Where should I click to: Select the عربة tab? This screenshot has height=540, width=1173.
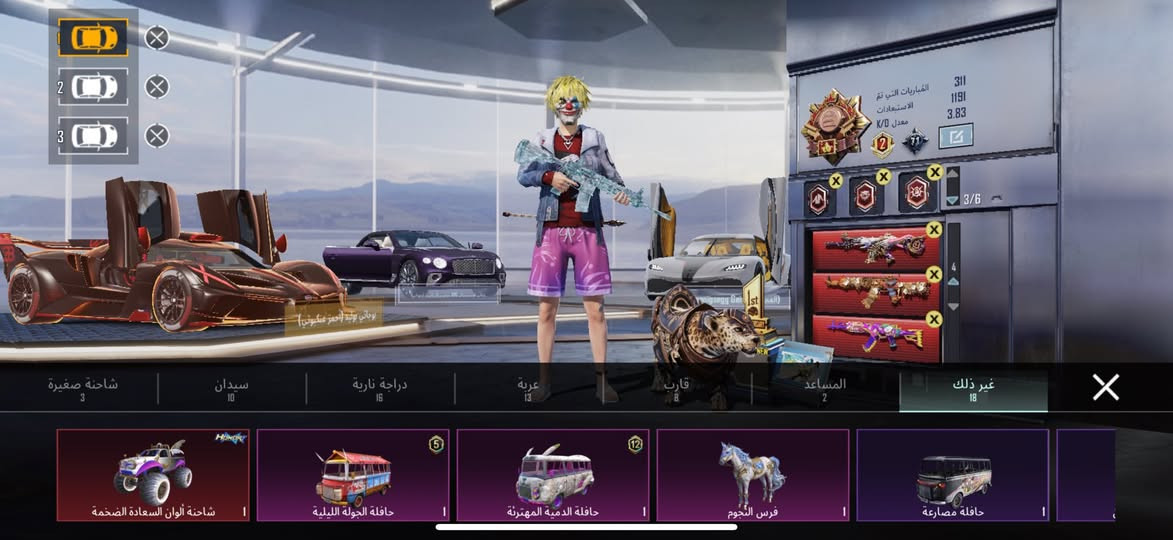[528, 389]
